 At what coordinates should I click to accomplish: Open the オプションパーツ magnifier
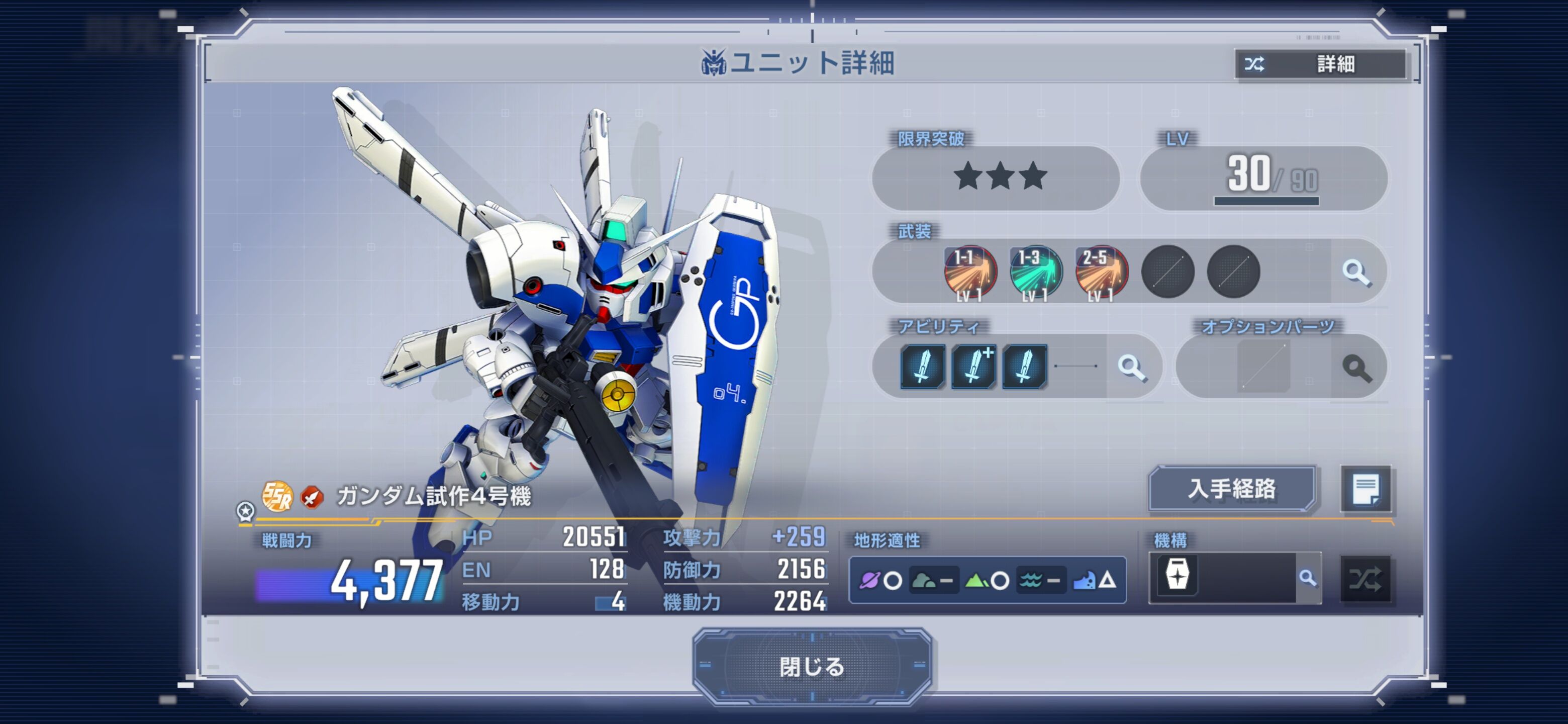(1357, 367)
